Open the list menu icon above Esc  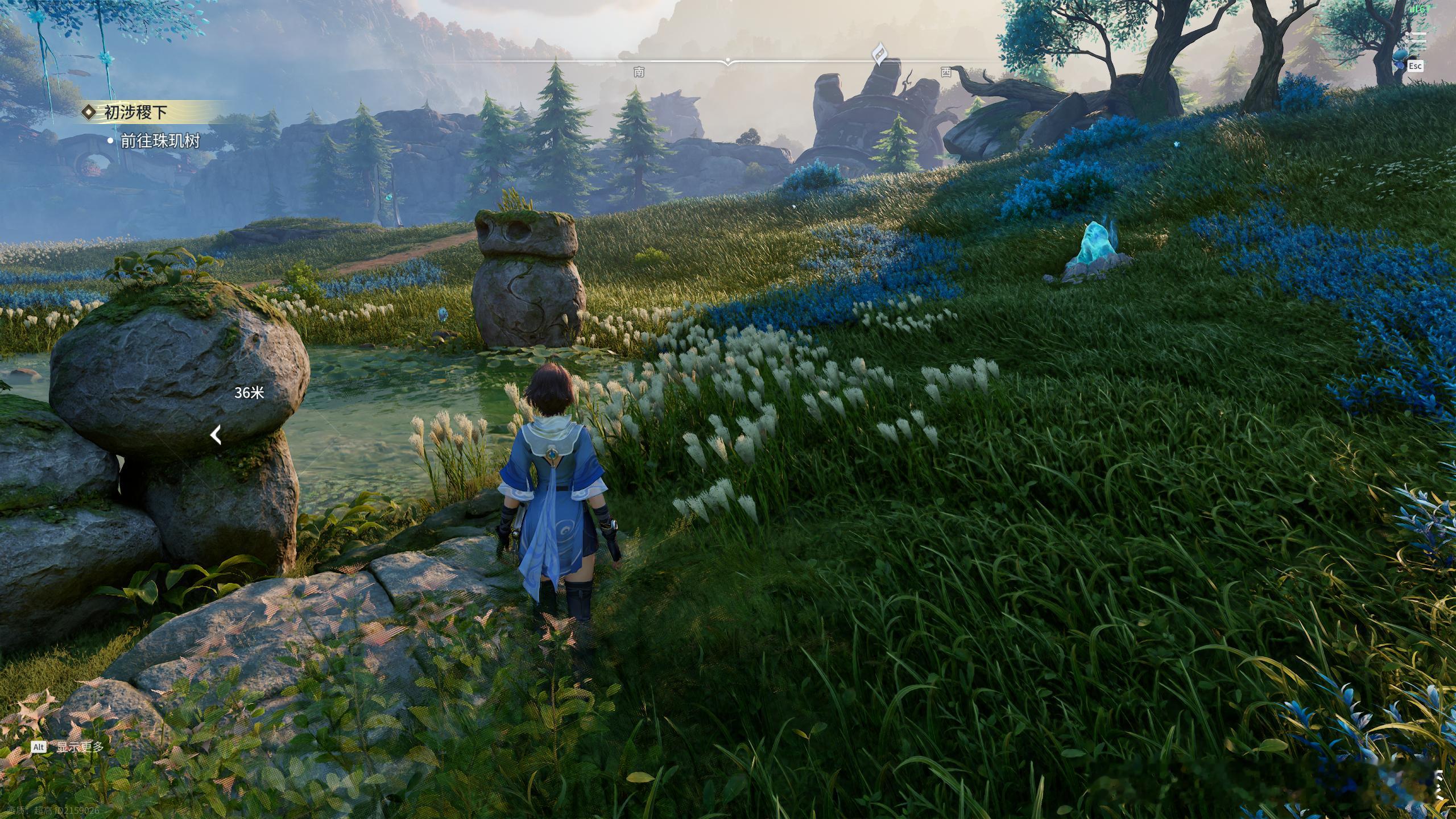tap(1415, 41)
